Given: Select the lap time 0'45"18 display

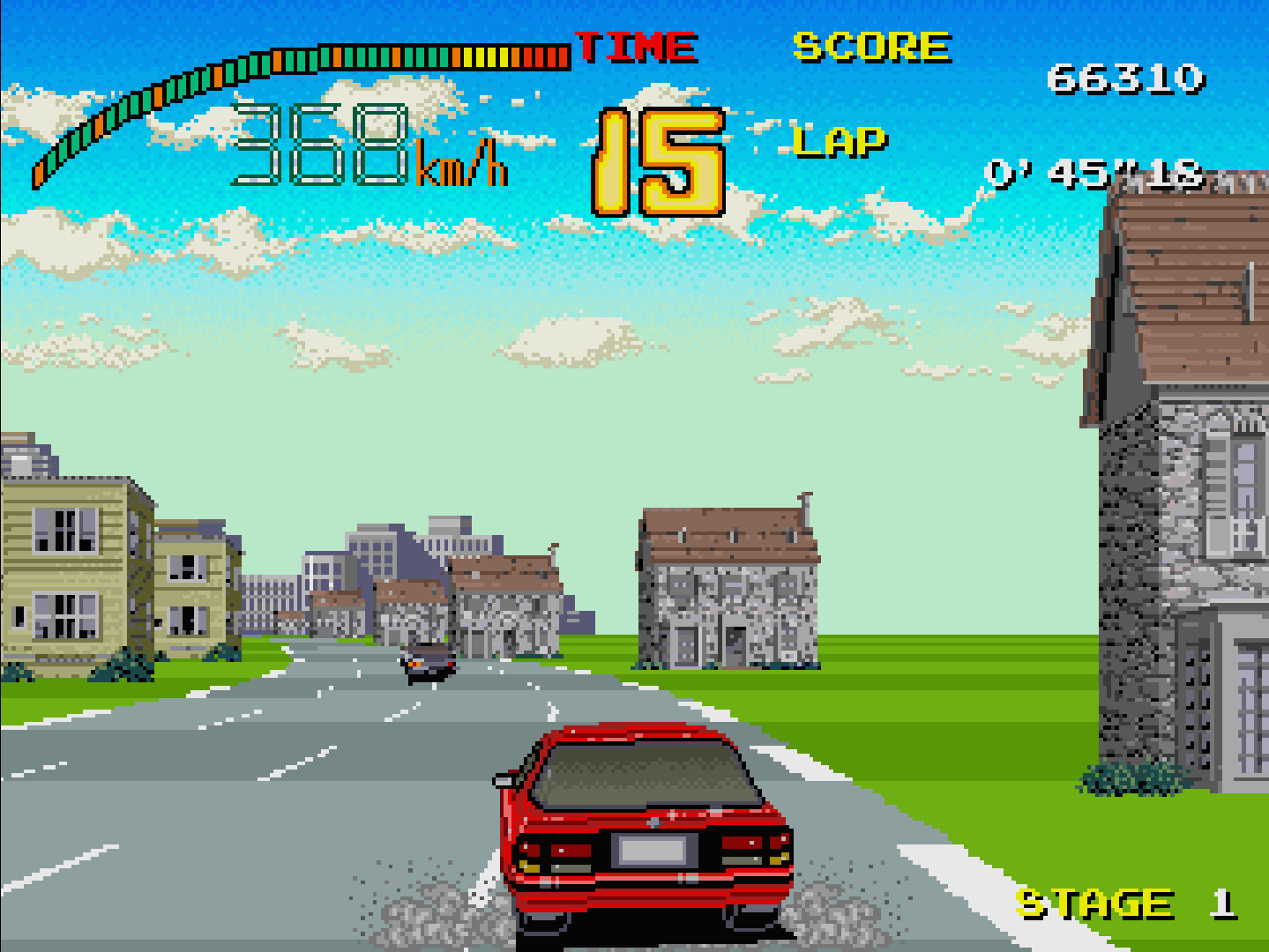Looking at the screenshot, I should pyautogui.click(x=1095, y=173).
